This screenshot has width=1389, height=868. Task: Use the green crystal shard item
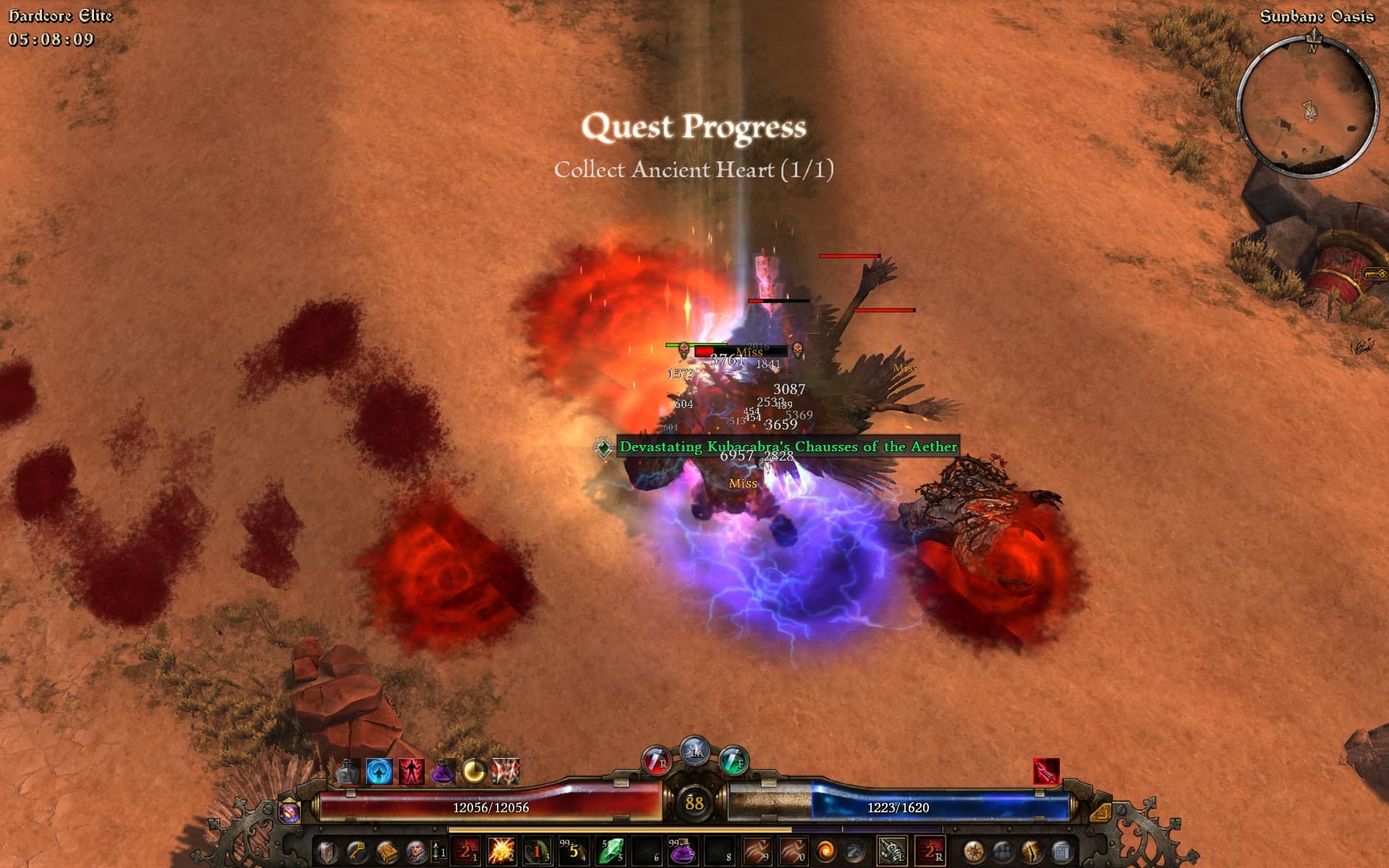click(x=610, y=851)
